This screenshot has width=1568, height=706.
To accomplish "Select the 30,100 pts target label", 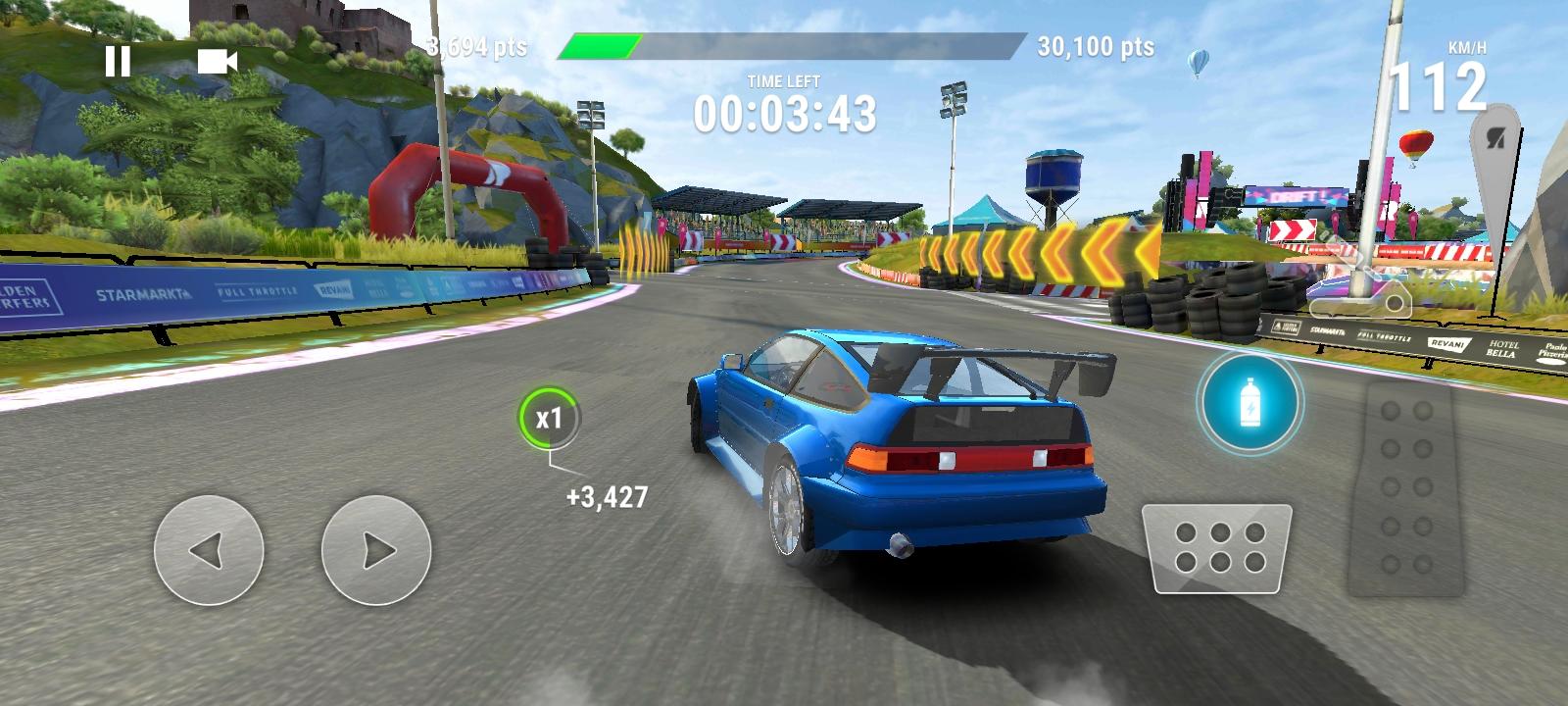I will click(1097, 43).
